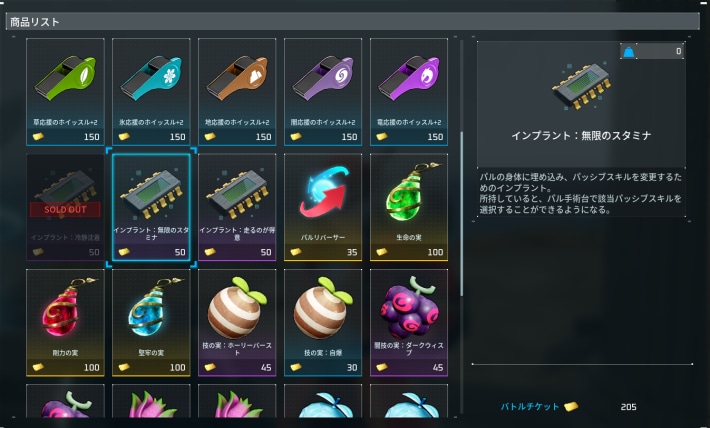Select the green 草応援のホイッスル+2 whistle
Viewport: 710px width, 428px height.
click(65, 90)
